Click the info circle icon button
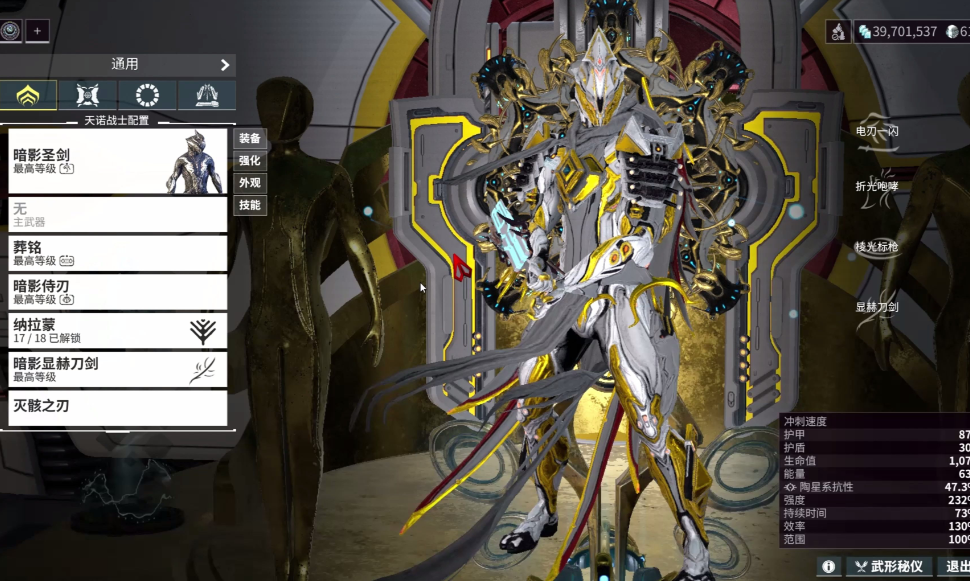This screenshot has width=970, height=581. pyautogui.click(x=828, y=567)
